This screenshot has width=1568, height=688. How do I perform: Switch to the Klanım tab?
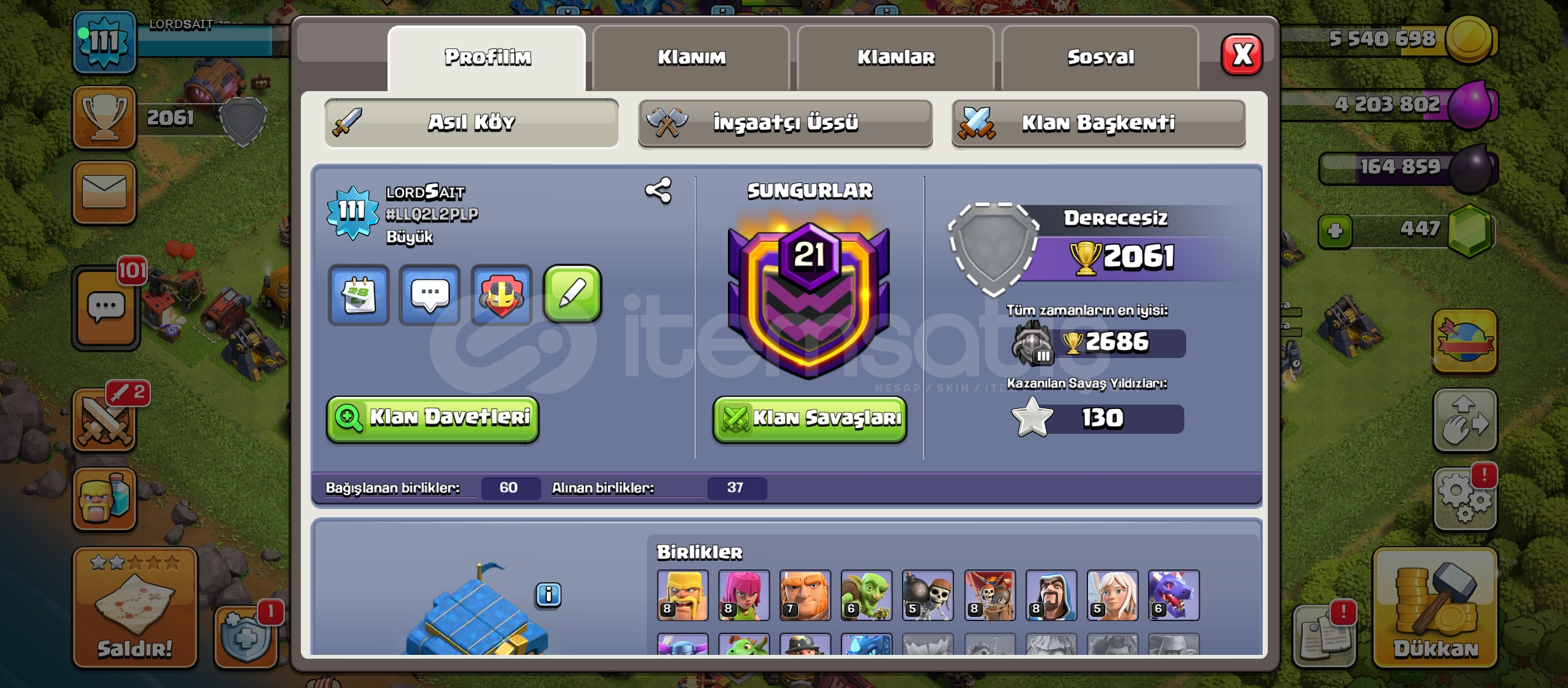coord(690,57)
